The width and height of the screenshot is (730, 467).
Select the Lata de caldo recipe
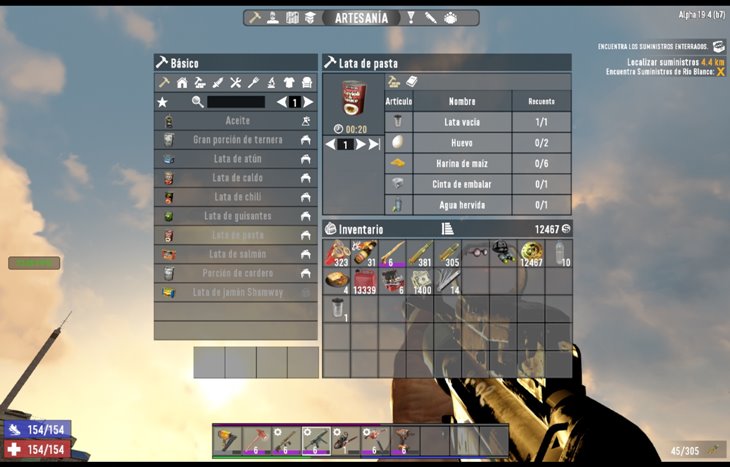pos(236,178)
